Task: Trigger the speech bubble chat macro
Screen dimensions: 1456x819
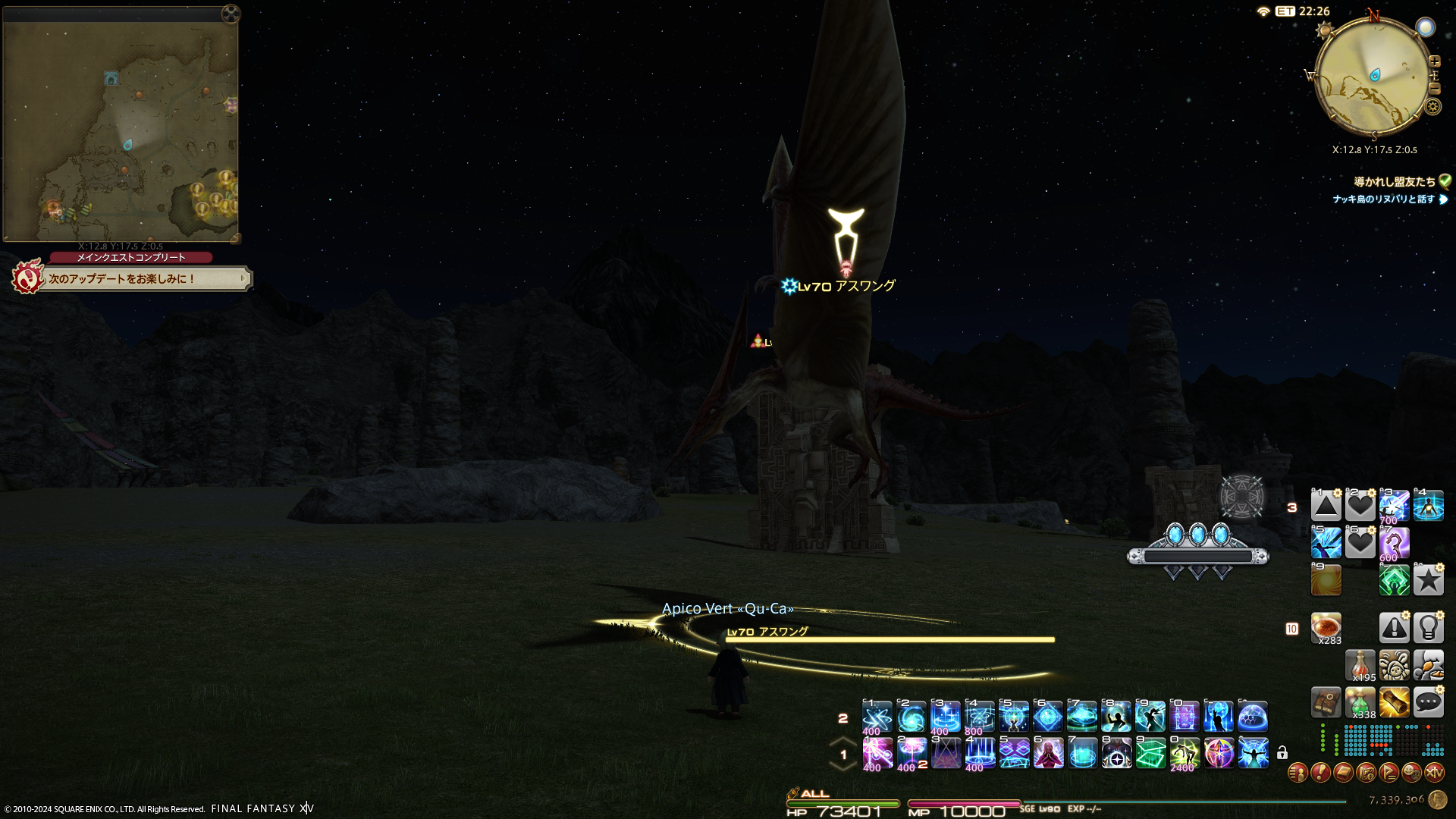Action: pos(1428,702)
